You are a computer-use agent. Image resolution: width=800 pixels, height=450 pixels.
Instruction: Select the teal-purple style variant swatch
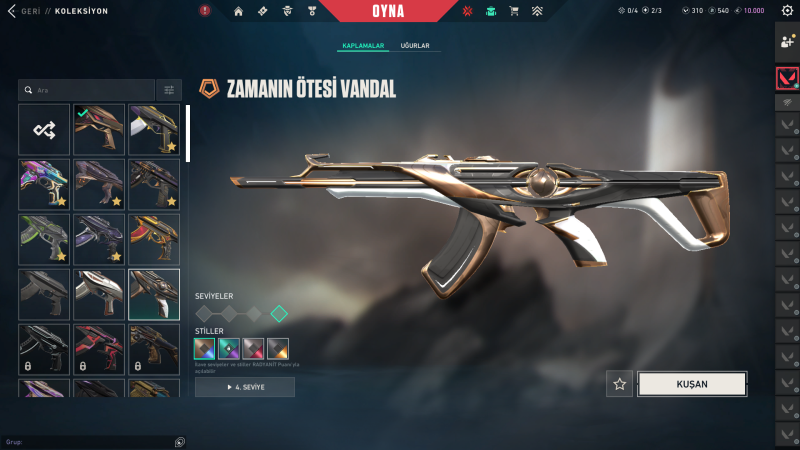click(229, 349)
